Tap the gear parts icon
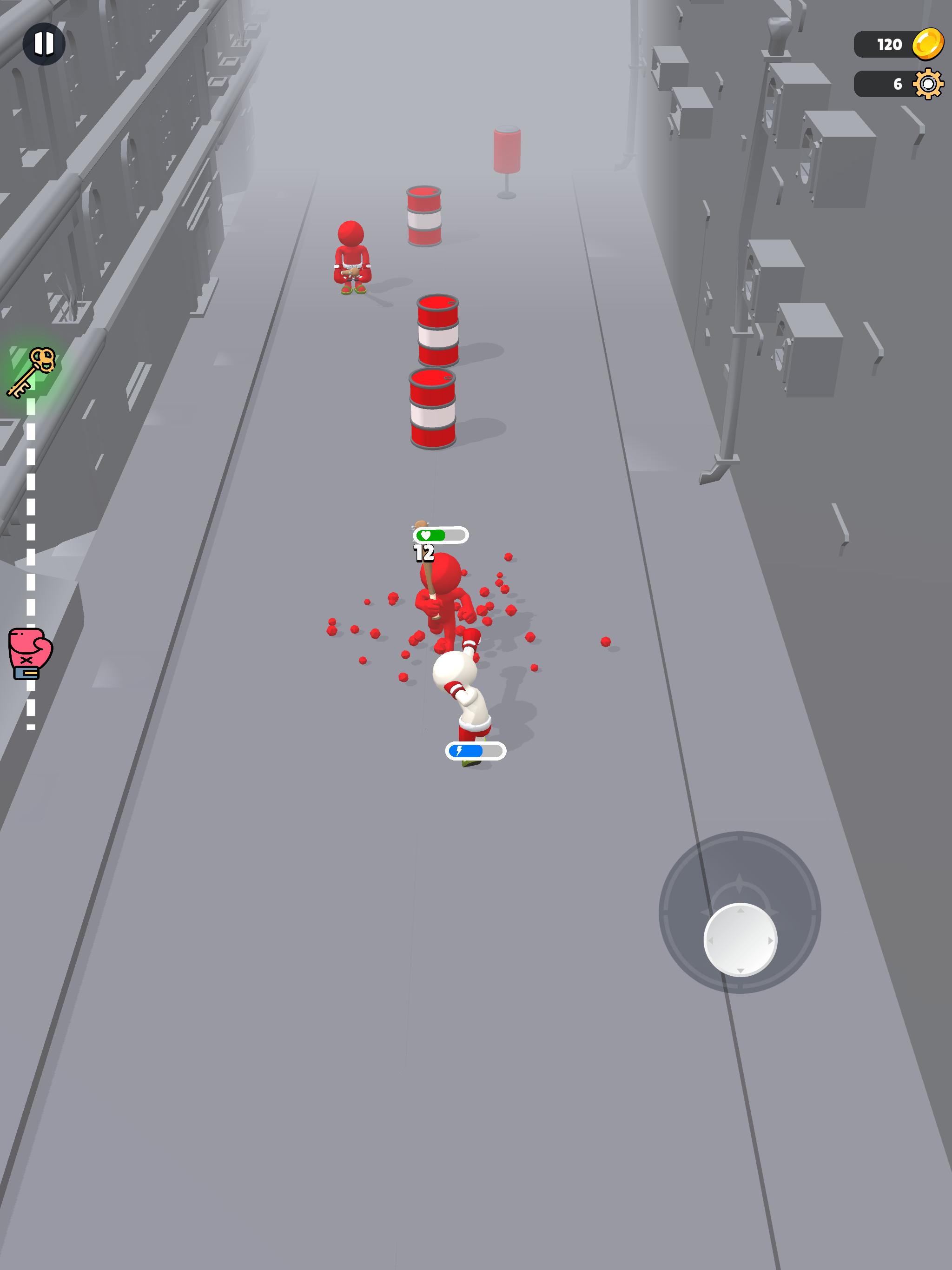952x1270 pixels. pyautogui.click(x=927, y=85)
